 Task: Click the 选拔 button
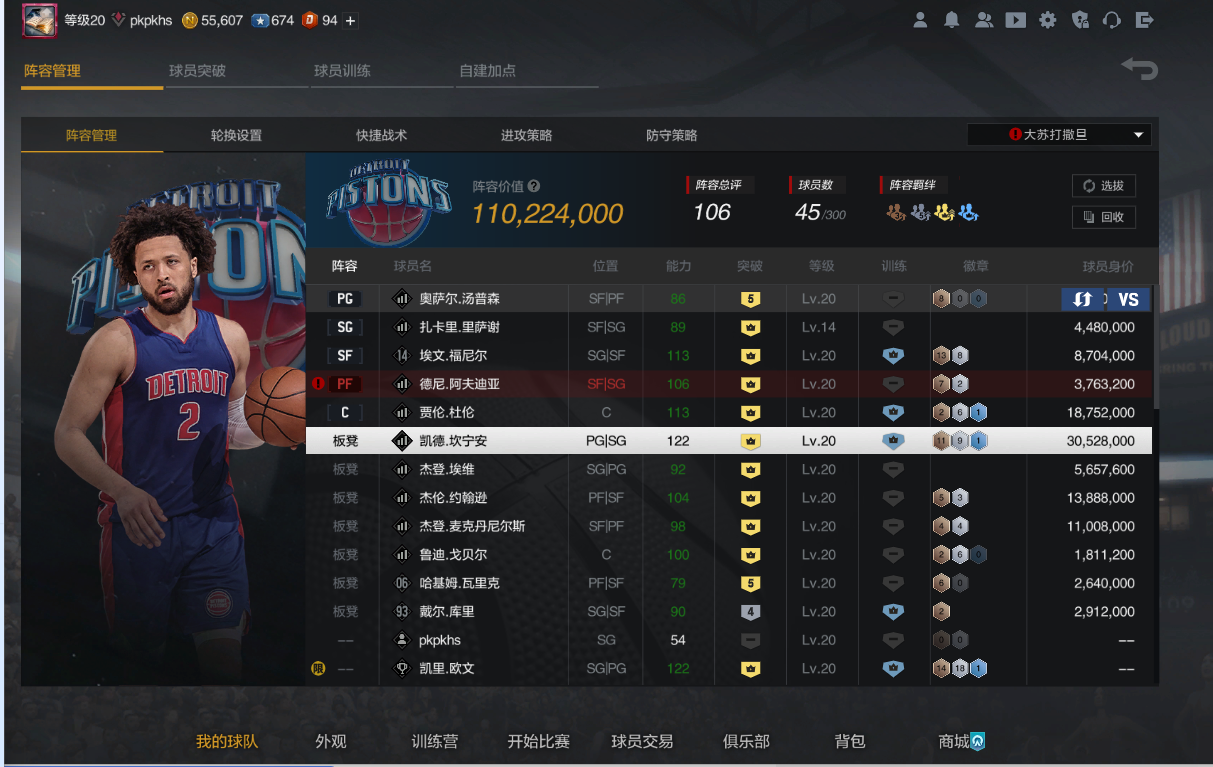(1103, 186)
